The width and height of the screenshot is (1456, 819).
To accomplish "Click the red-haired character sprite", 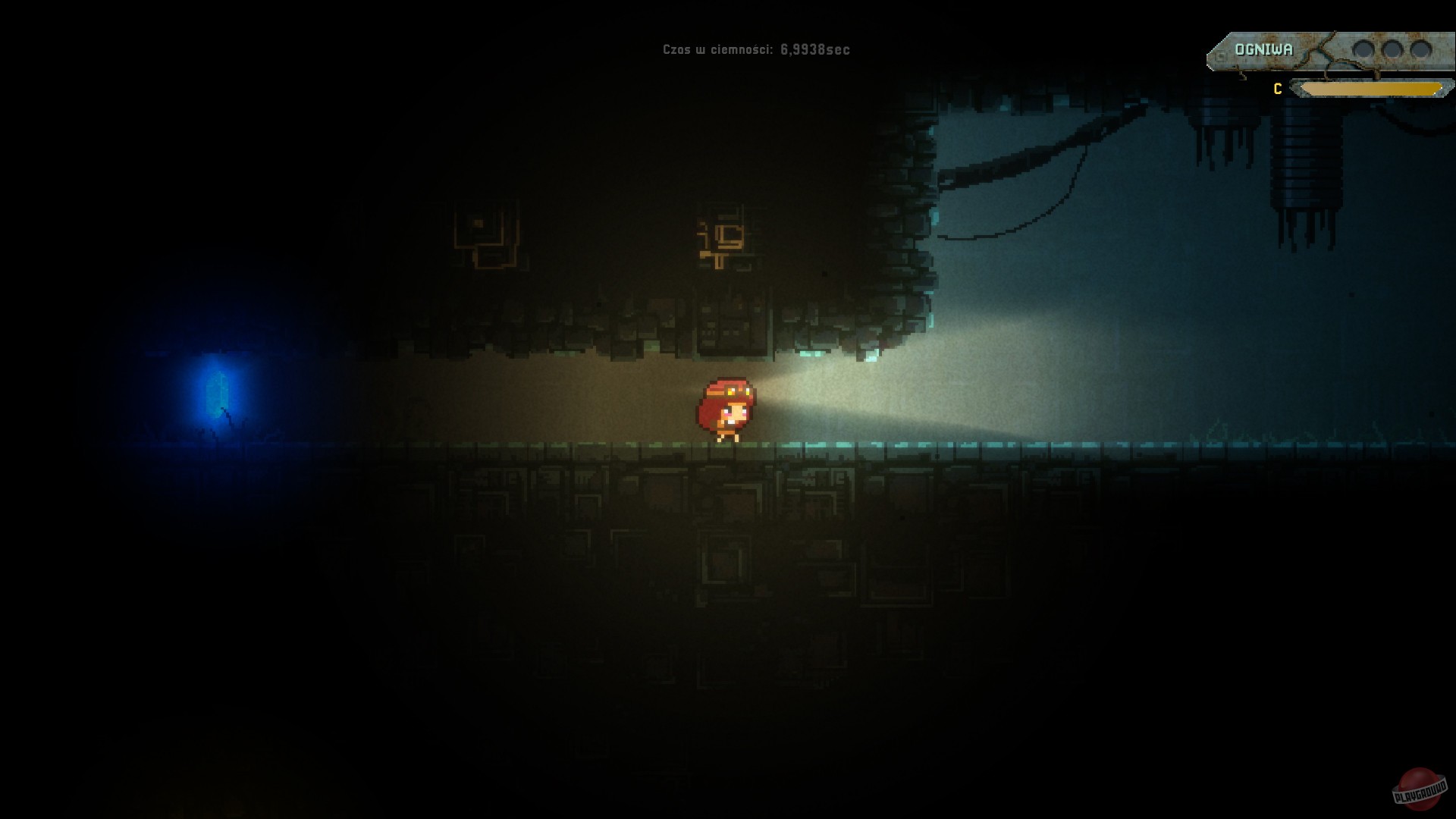I will click(x=726, y=409).
